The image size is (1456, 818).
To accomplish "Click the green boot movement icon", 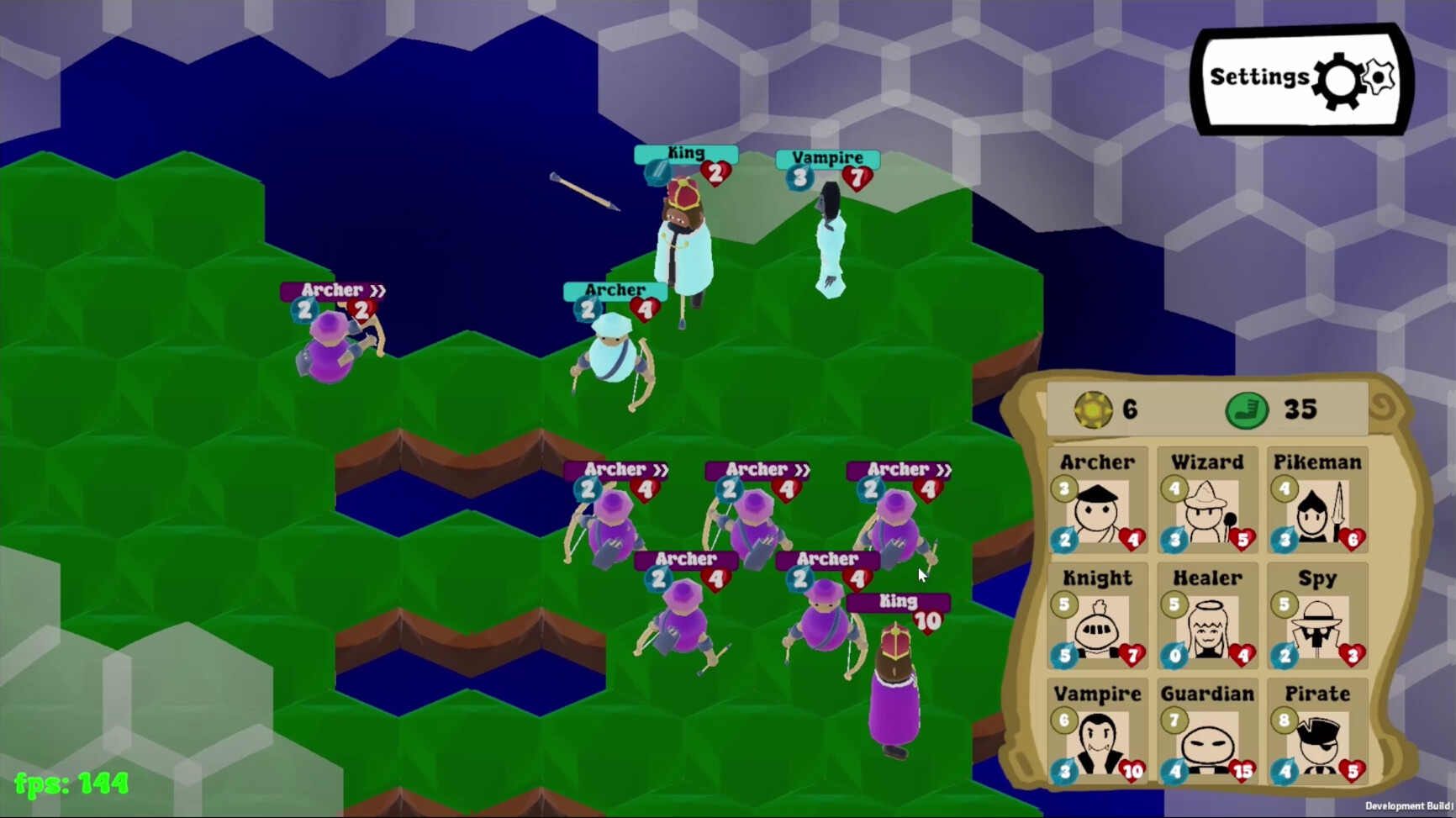I will click(1247, 410).
